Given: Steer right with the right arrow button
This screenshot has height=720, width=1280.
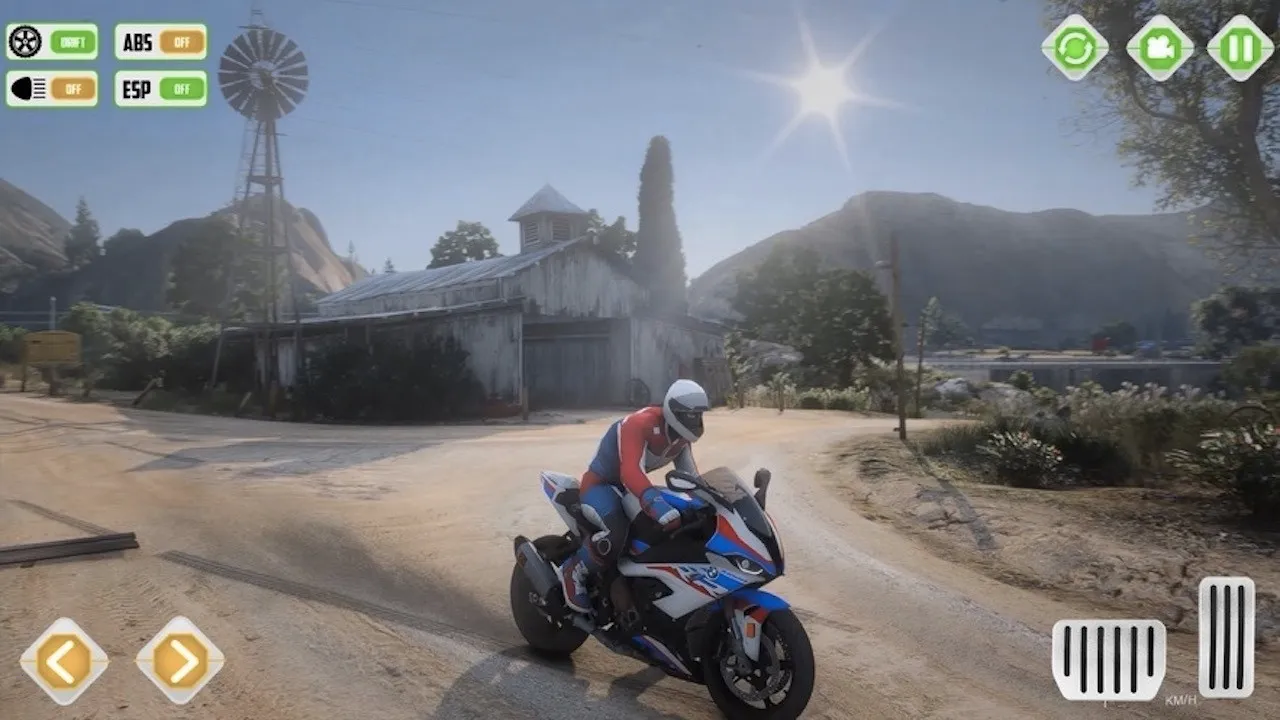Looking at the screenshot, I should click(180, 661).
